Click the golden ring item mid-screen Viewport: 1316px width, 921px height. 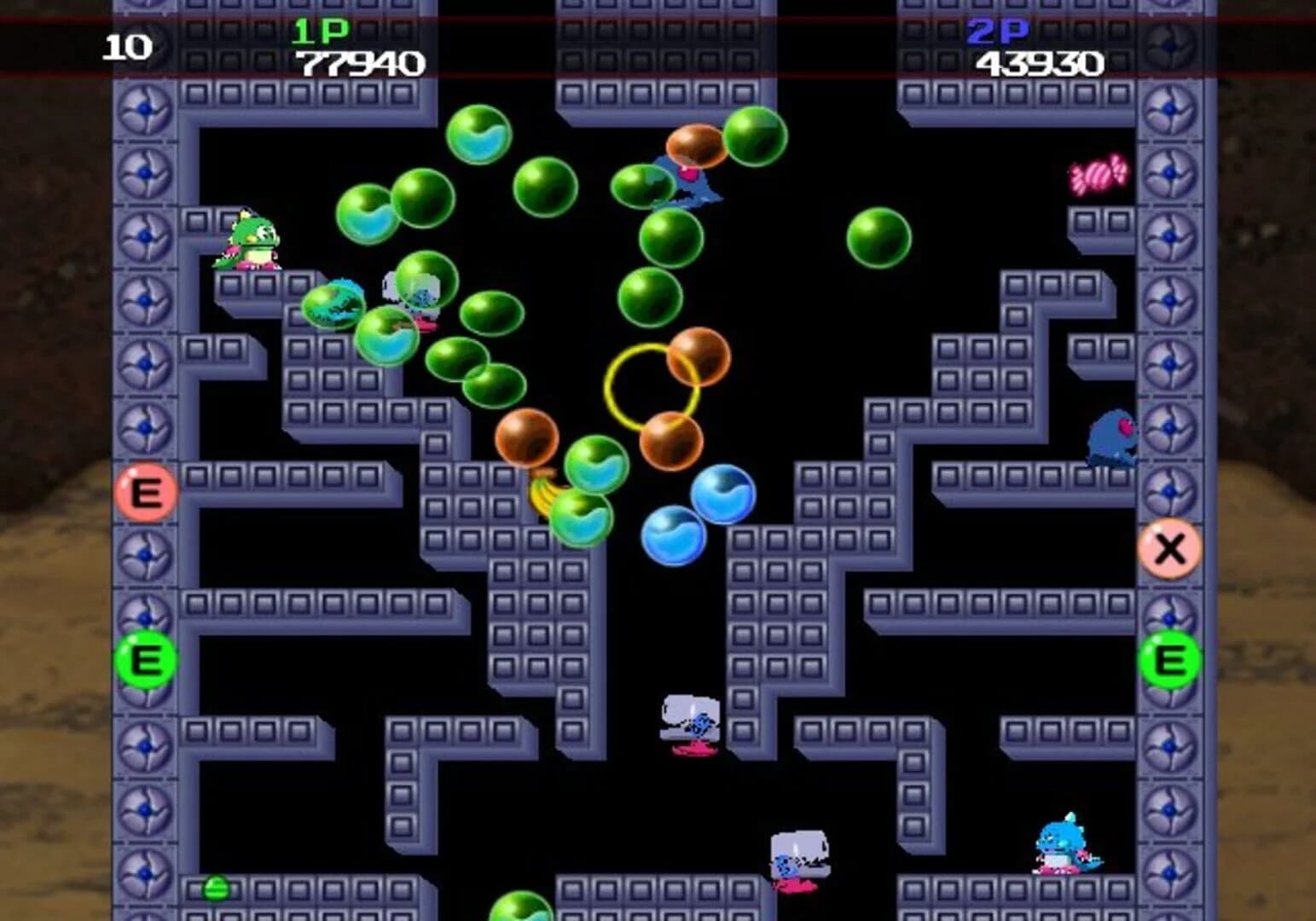coord(649,387)
